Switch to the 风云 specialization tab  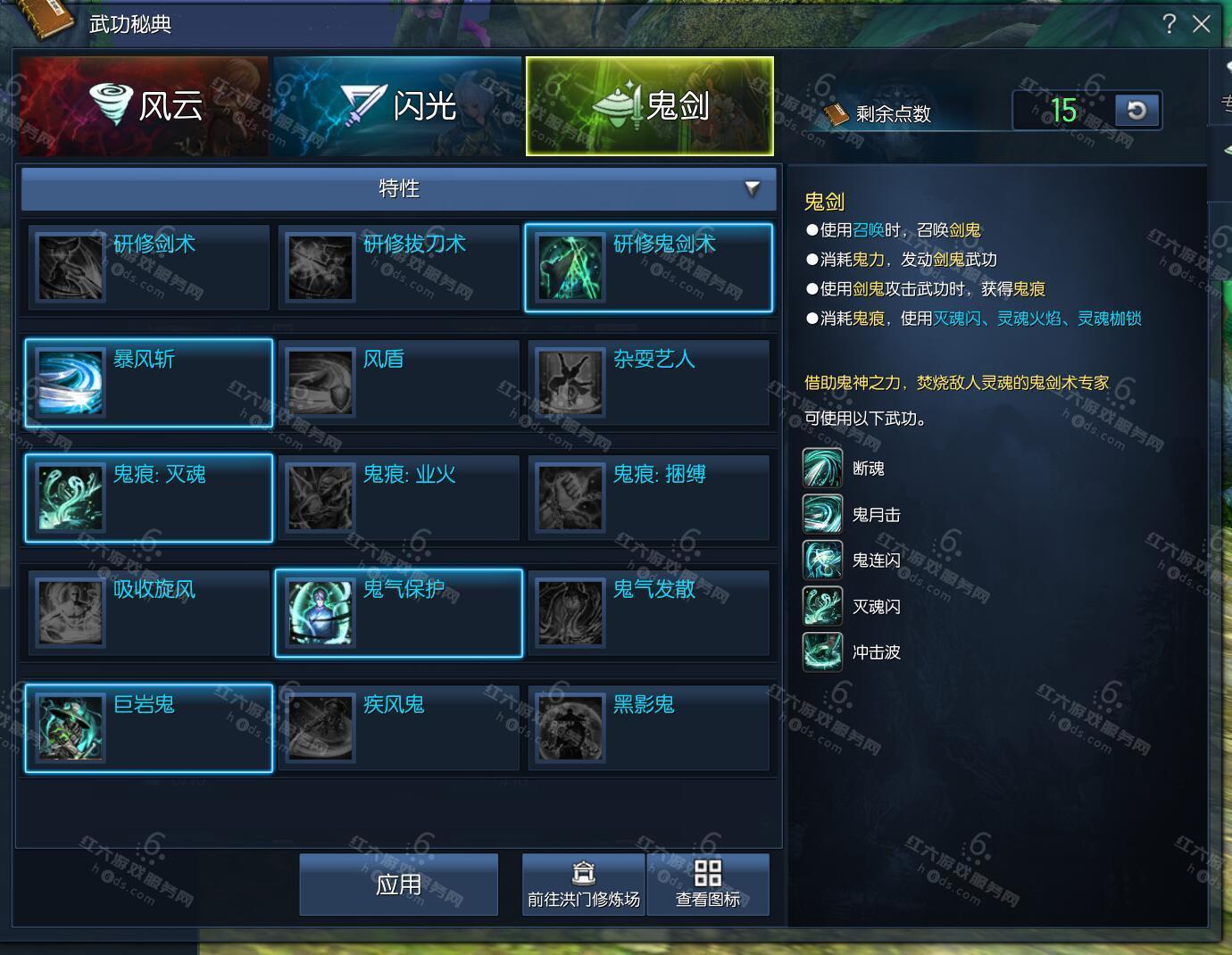tap(144, 106)
